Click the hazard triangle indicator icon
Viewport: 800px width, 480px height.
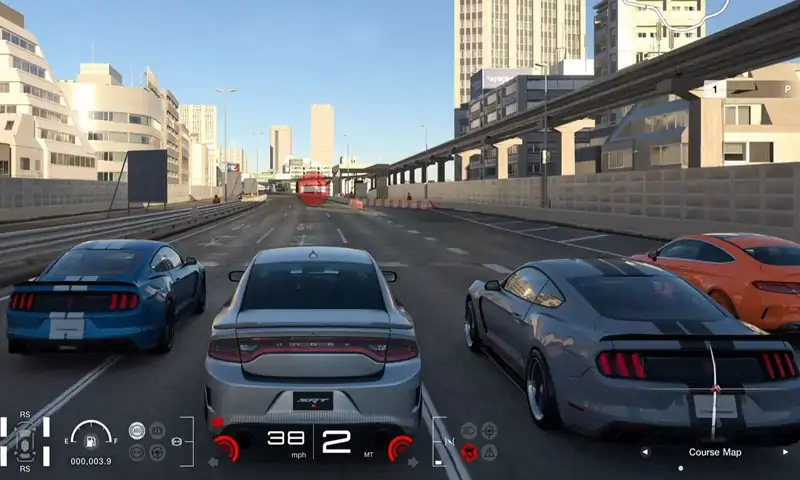point(489,452)
